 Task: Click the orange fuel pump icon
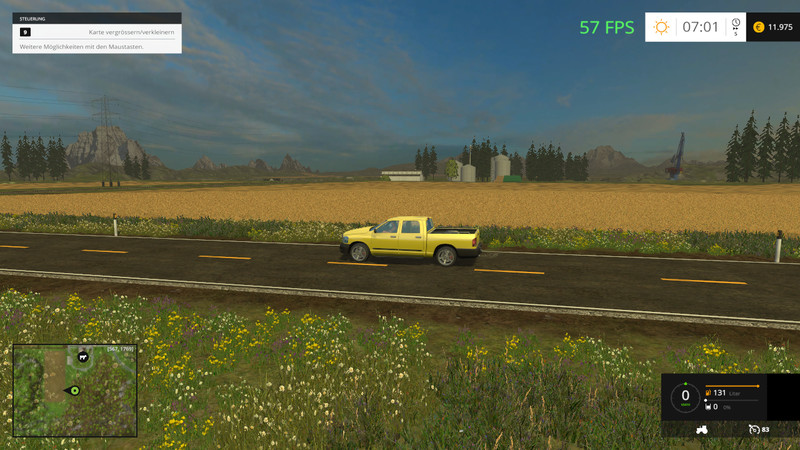pos(708,393)
